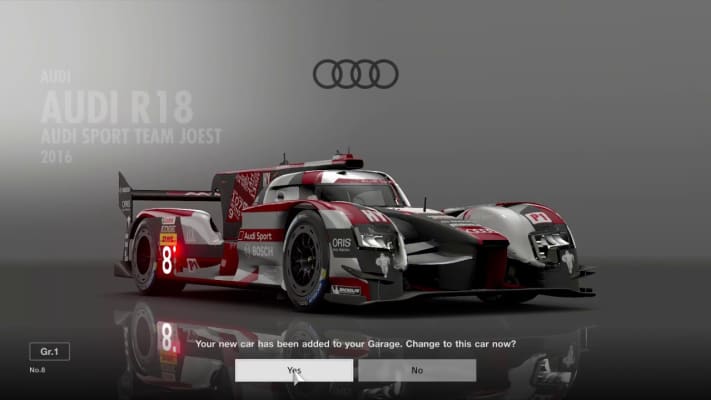Select No to keep the current car

point(417,370)
